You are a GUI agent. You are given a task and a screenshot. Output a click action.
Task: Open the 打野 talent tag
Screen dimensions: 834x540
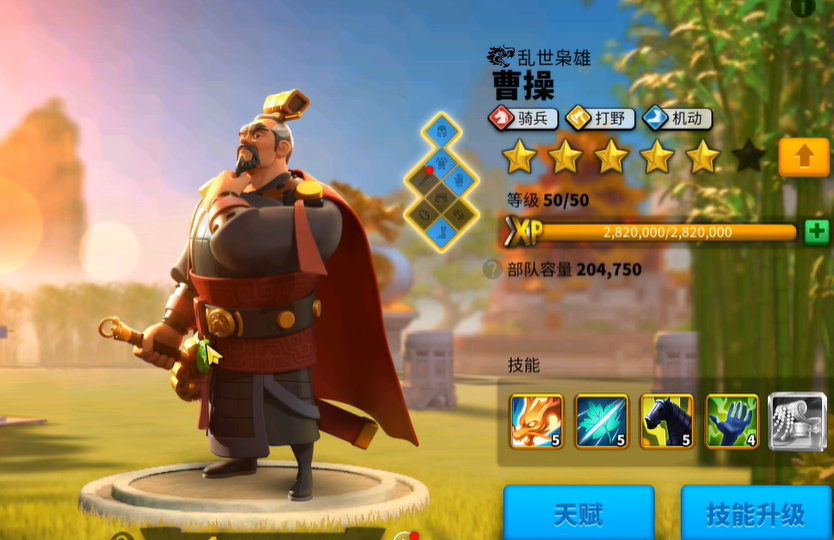click(x=601, y=119)
